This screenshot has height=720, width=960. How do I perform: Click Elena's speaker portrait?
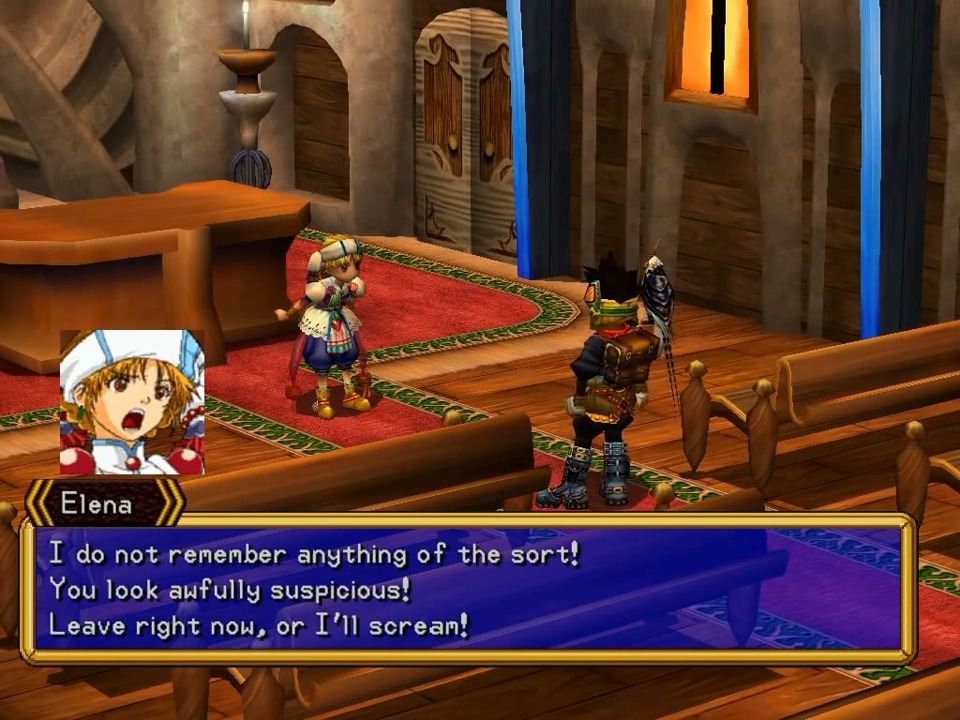tap(132, 402)
